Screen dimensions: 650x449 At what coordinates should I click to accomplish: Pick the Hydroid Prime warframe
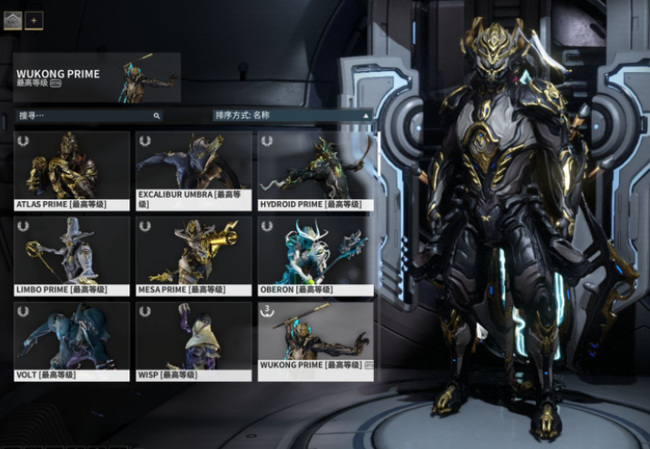[315, 170]
